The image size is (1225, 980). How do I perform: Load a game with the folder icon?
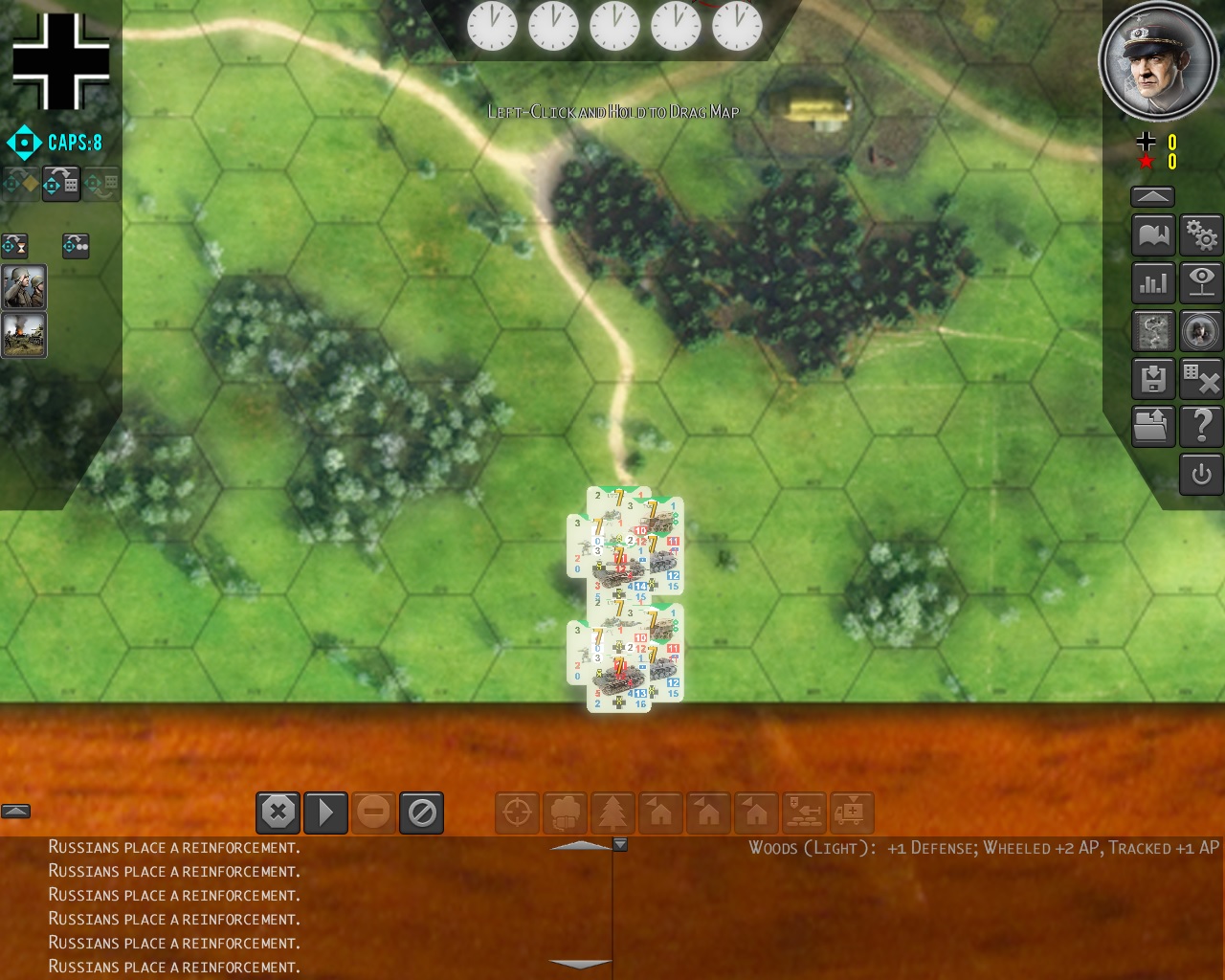(1153, 426)
